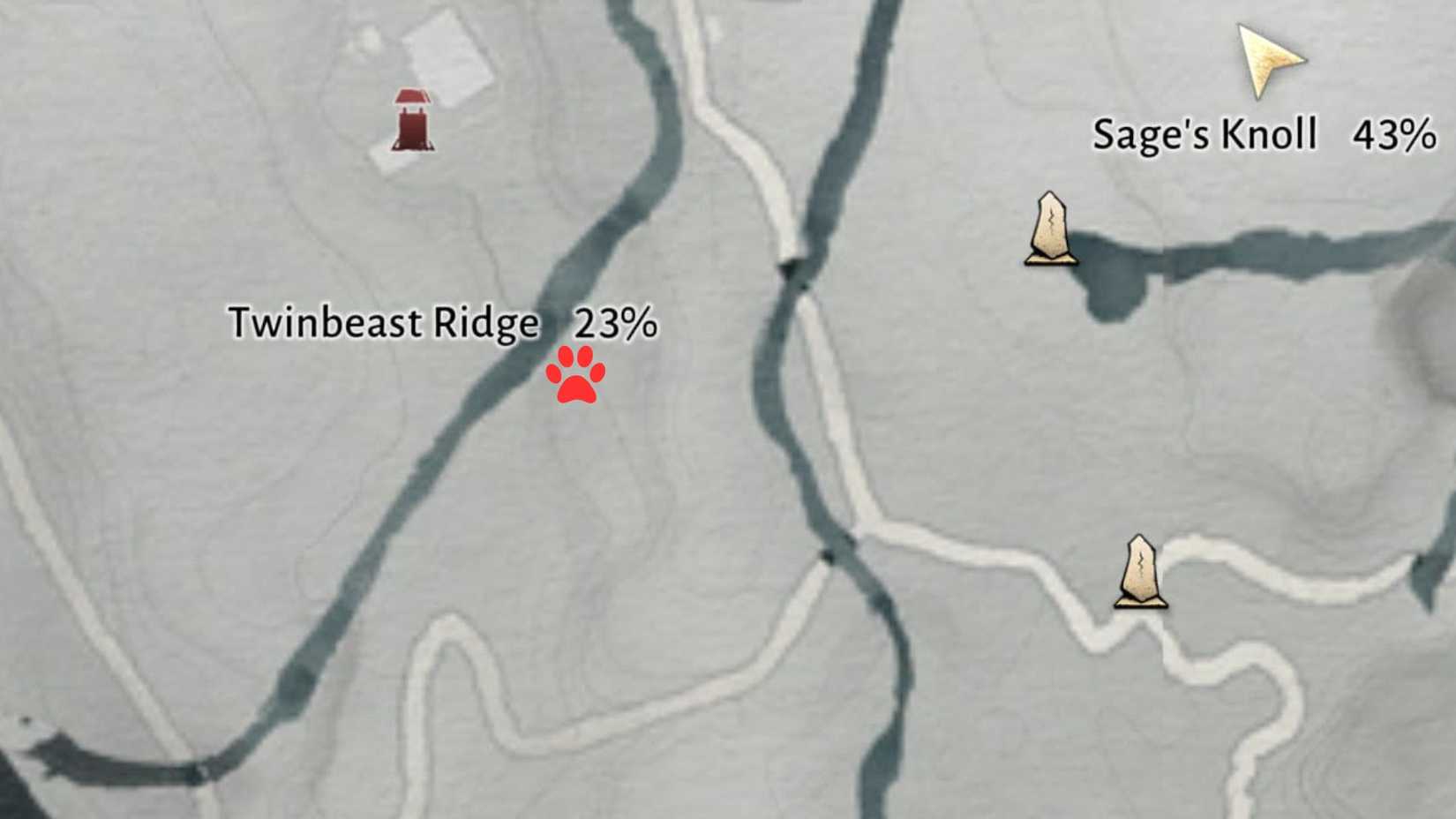Open the Twinbeast Ridge location label

point(384,322)
